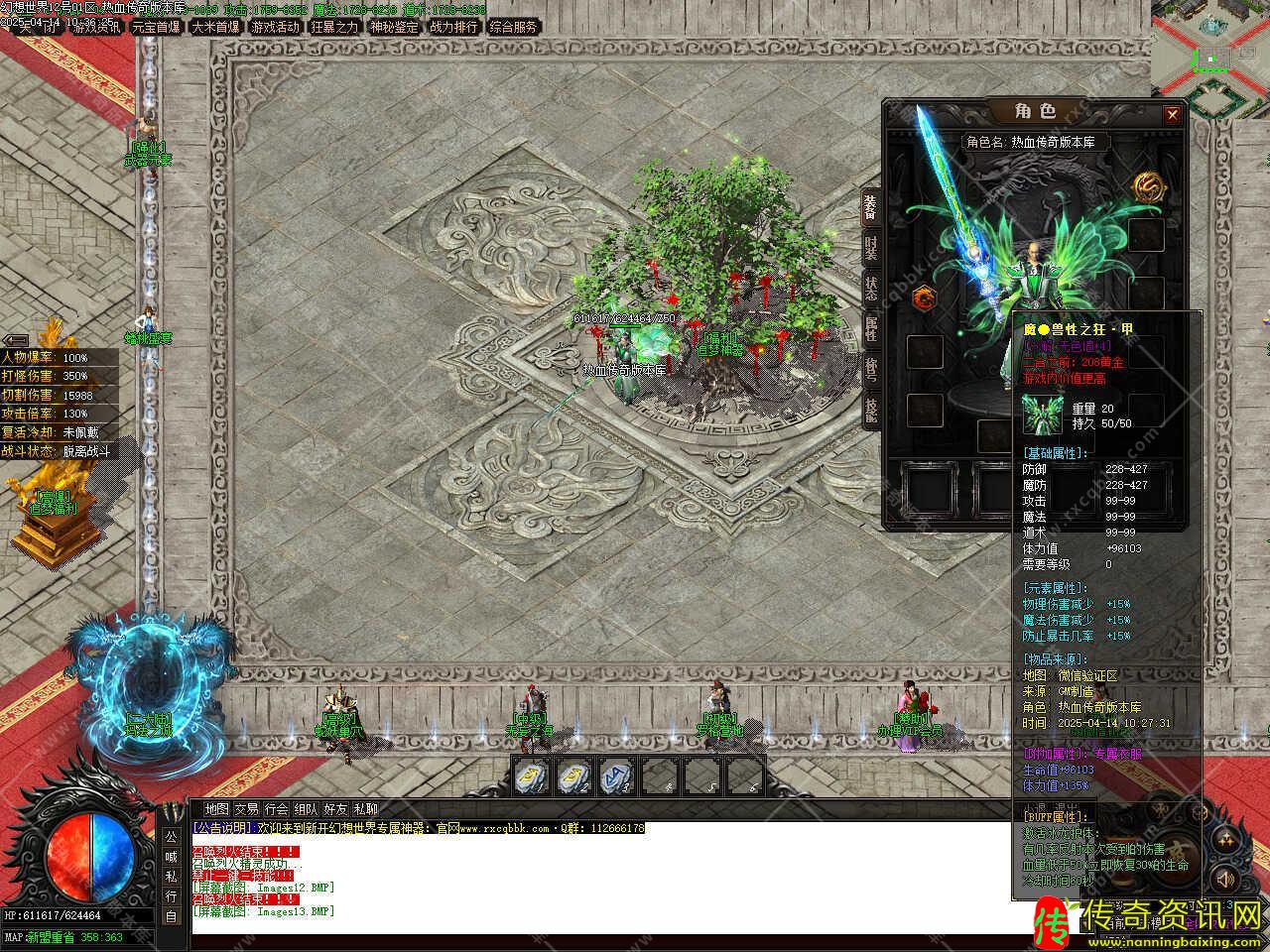
Task: Close the 角色 character panel
Action: coord(1172,115)
